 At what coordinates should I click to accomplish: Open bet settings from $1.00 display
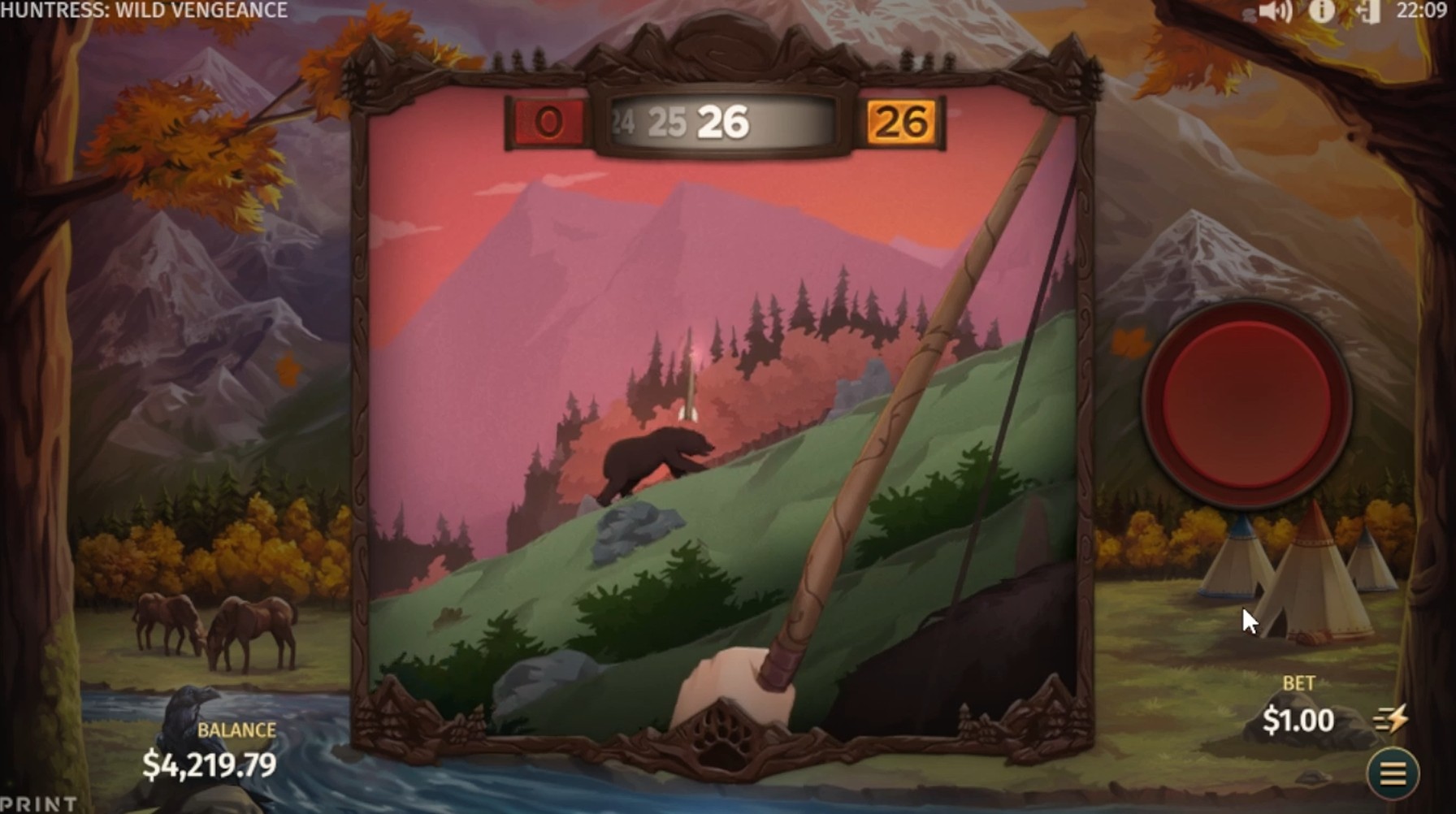coord(1298,720)
